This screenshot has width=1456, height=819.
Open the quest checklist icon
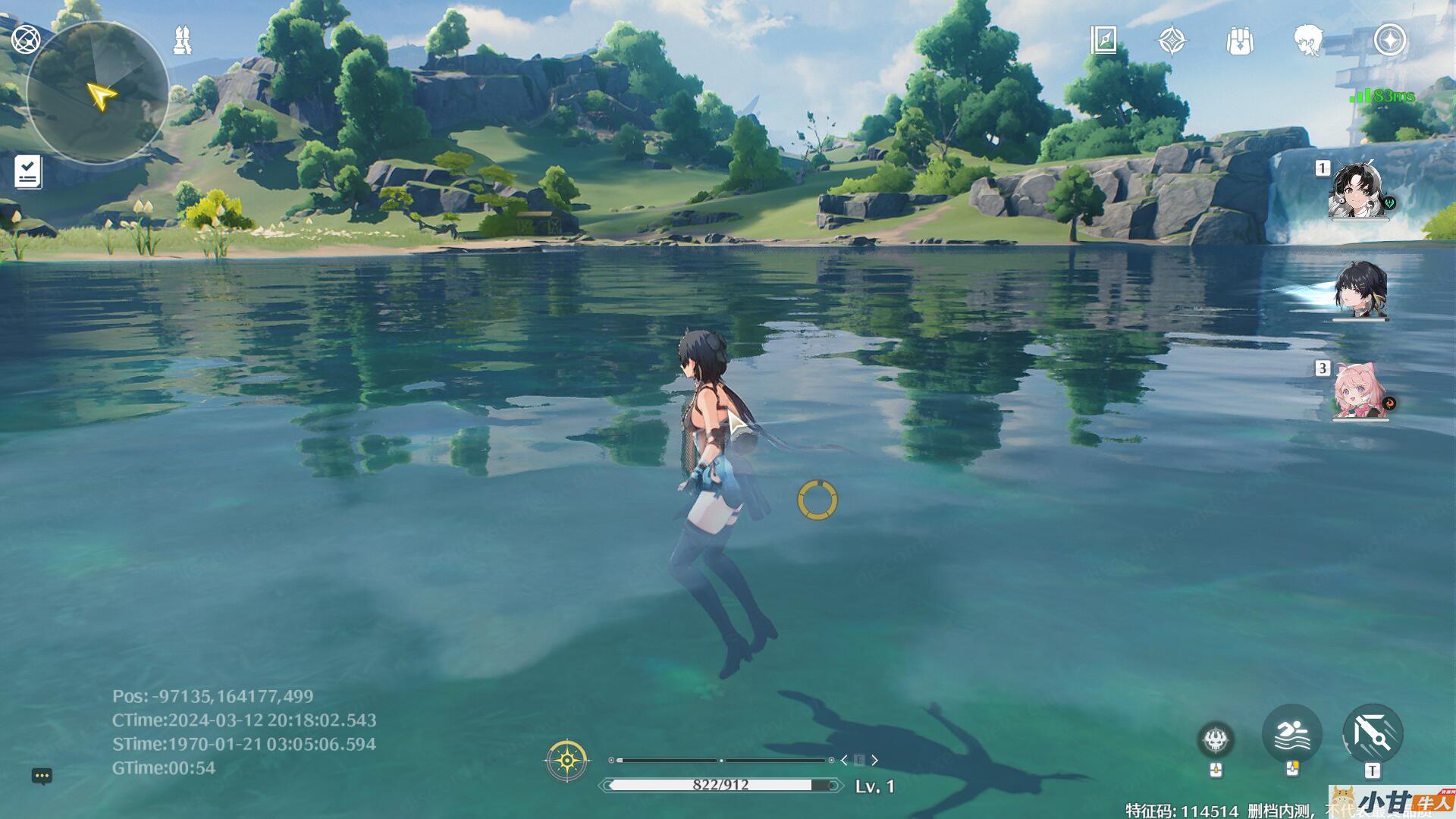[28, 172]
